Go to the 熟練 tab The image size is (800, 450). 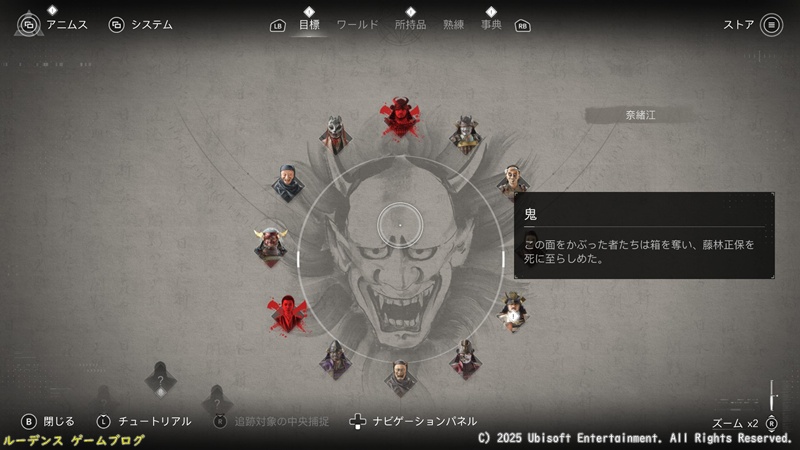tap(455, 25)
